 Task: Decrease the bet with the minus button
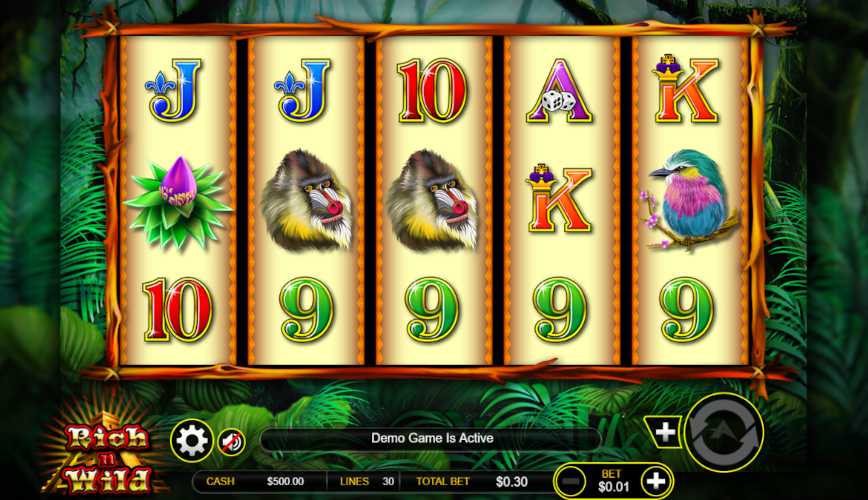click(x=572, y=480)
